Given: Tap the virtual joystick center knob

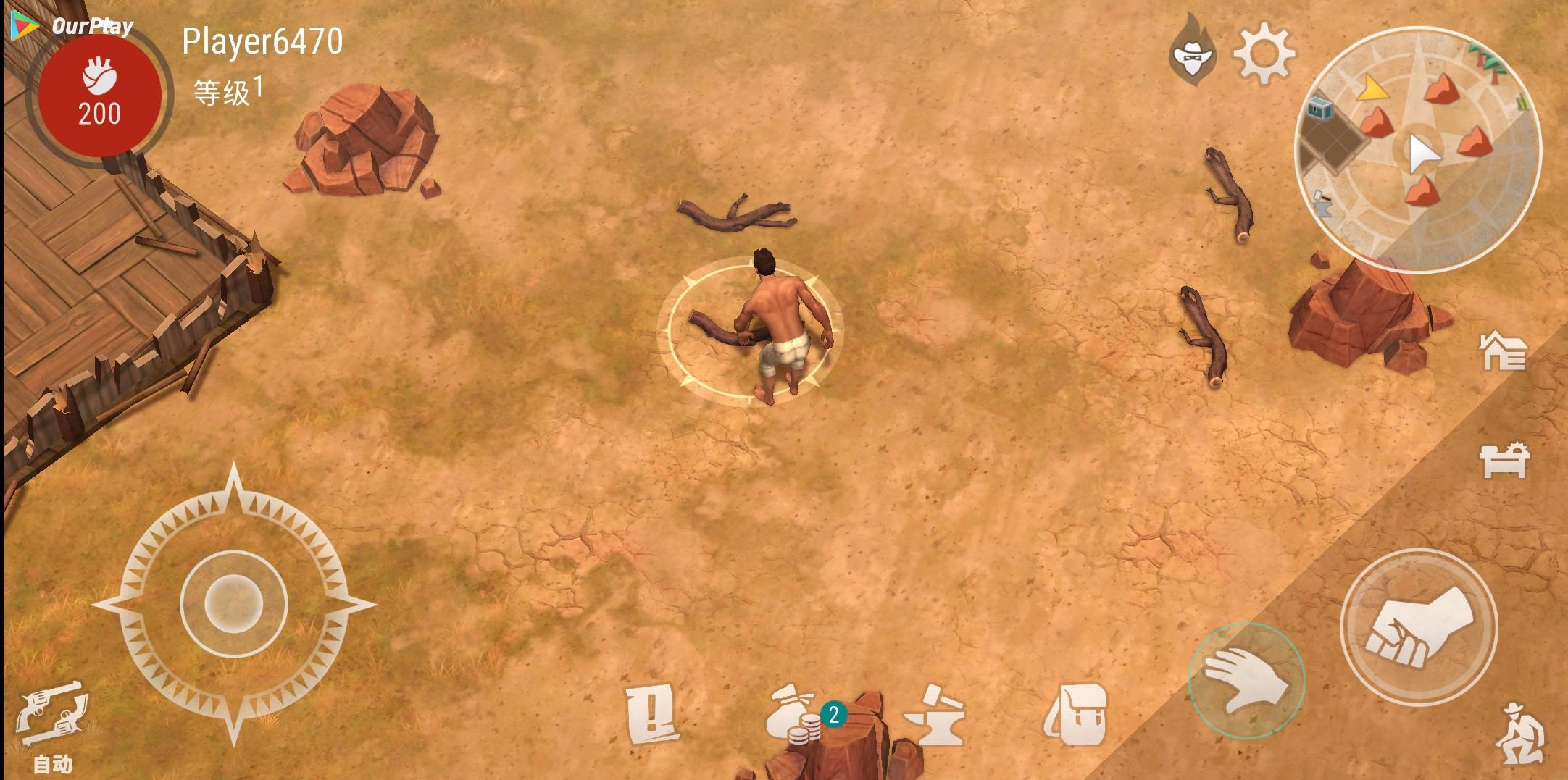Looking at the screenshot, I should tap(233, 603).
